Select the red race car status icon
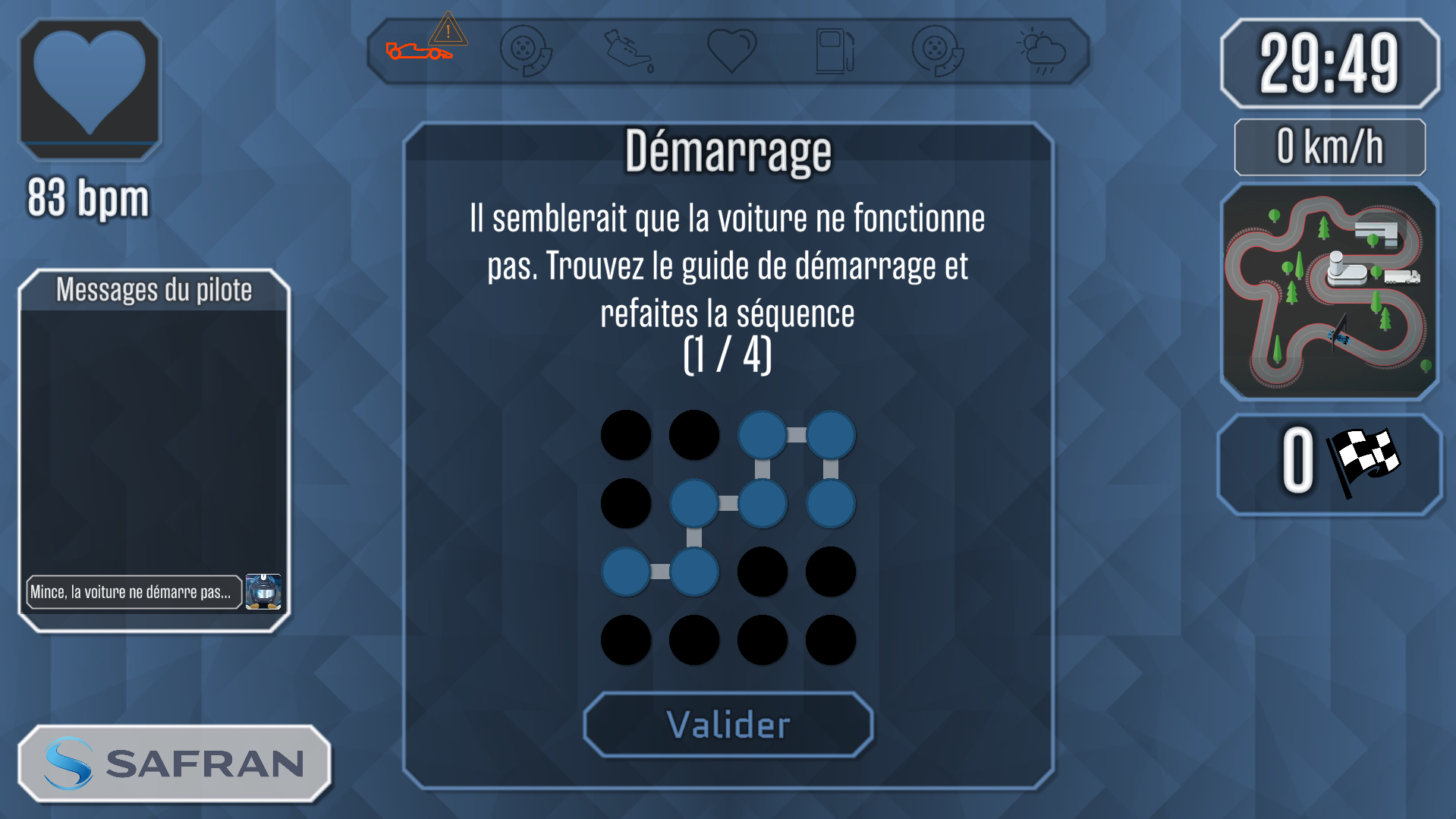The image size is (1456, 819). 418,52
